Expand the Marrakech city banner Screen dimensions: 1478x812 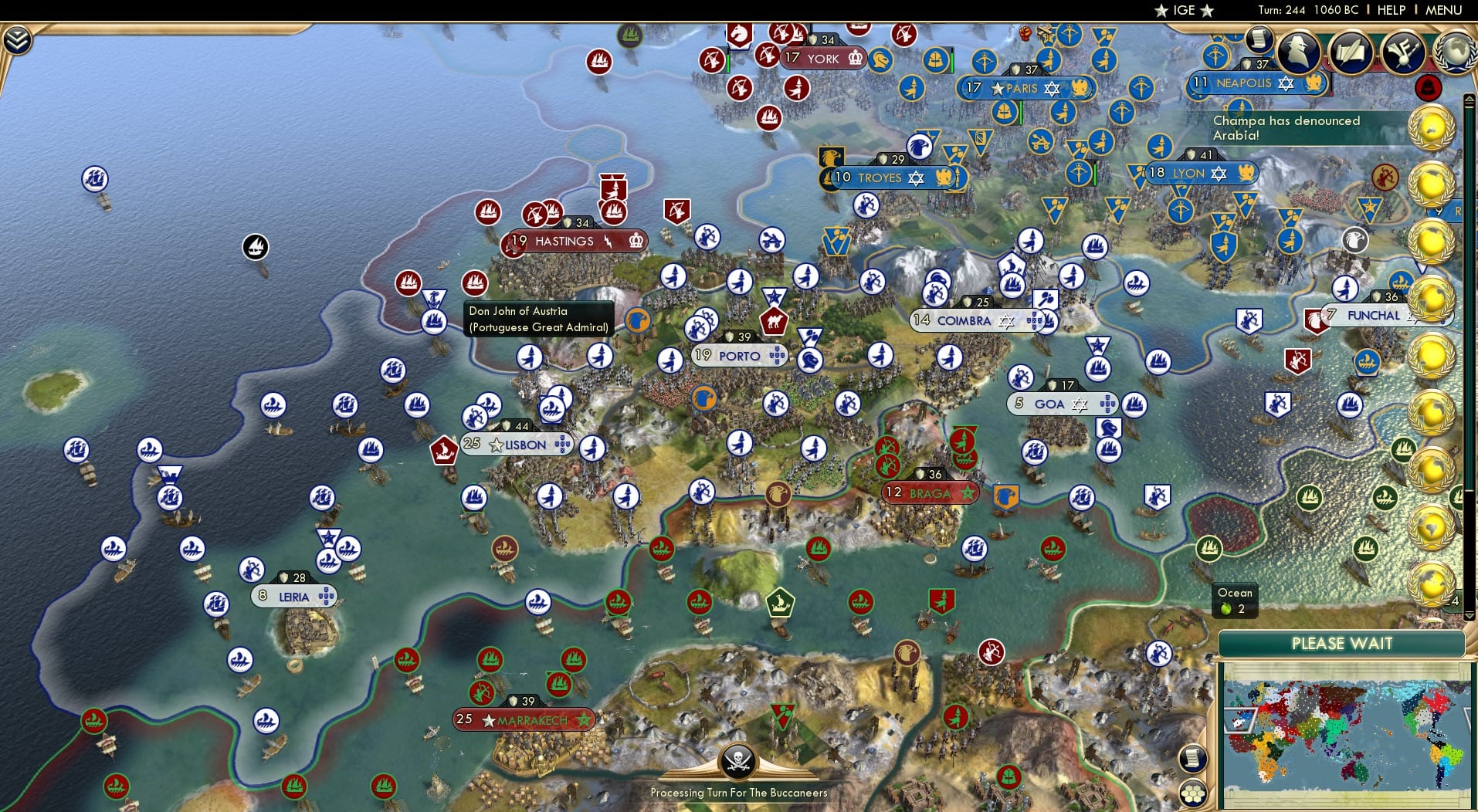521,719
